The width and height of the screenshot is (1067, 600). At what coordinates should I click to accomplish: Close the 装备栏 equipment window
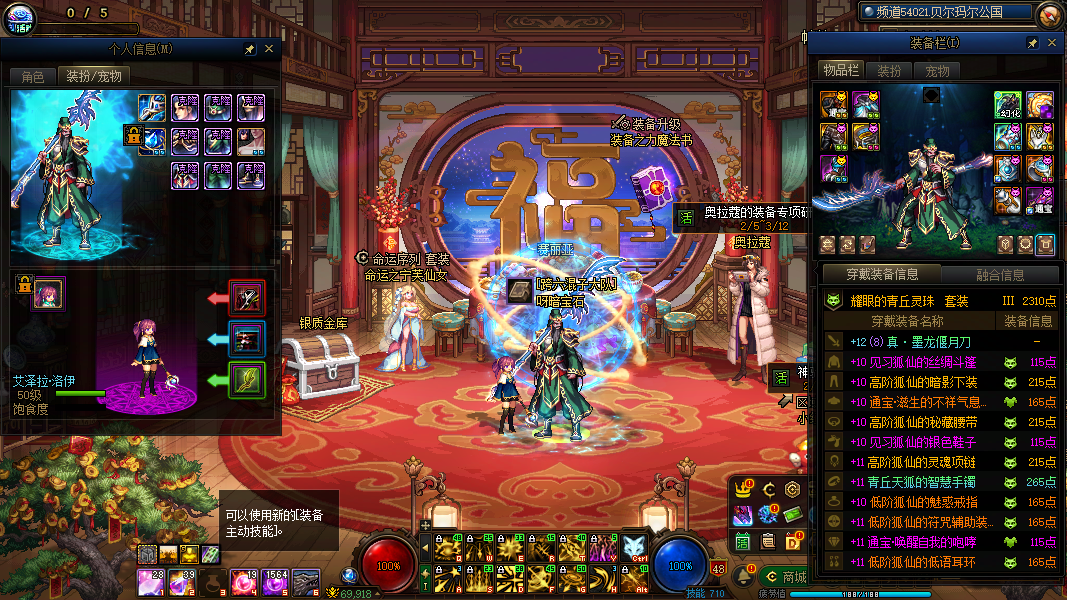click(1052, 43)
